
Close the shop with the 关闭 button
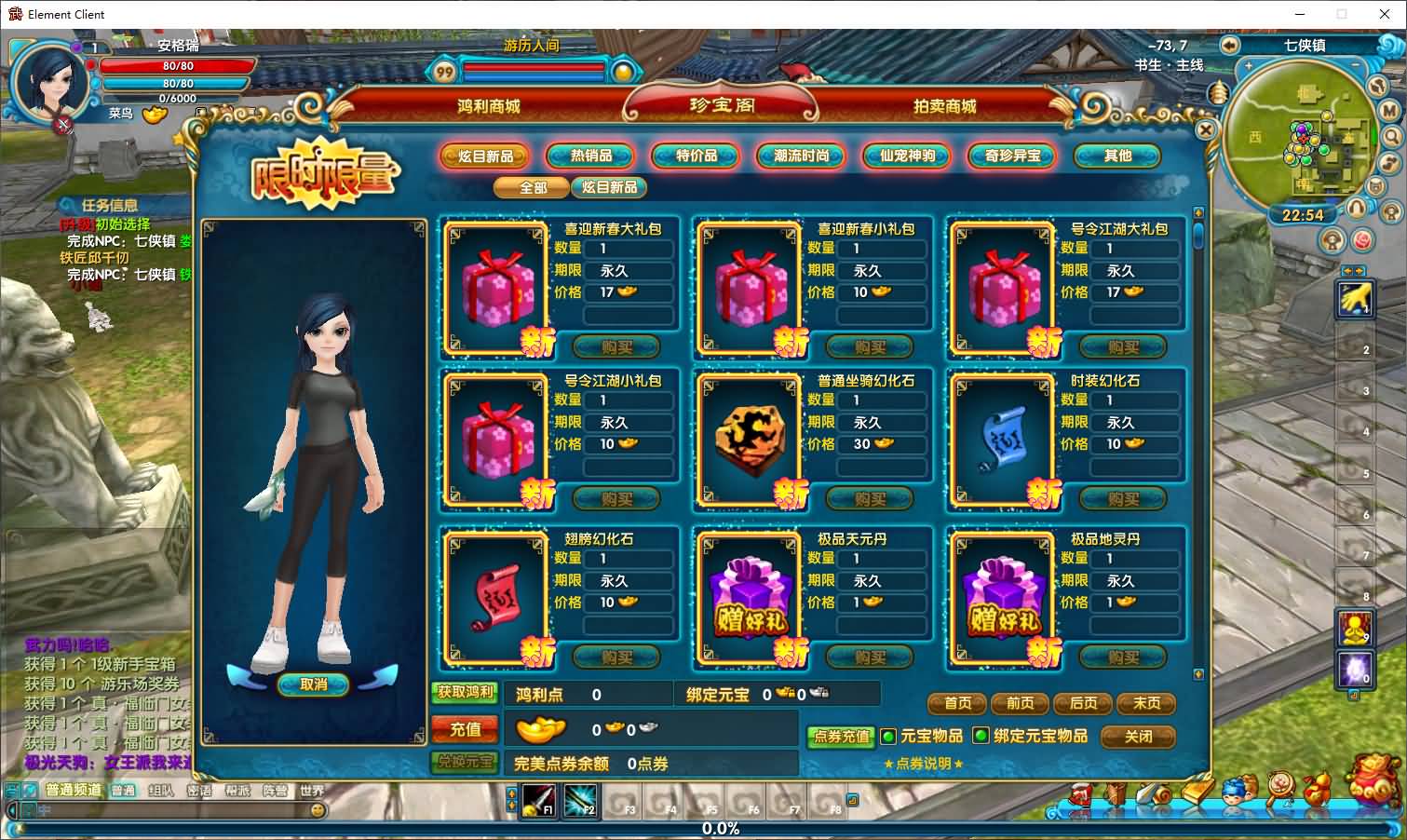tap(1138, 737)
